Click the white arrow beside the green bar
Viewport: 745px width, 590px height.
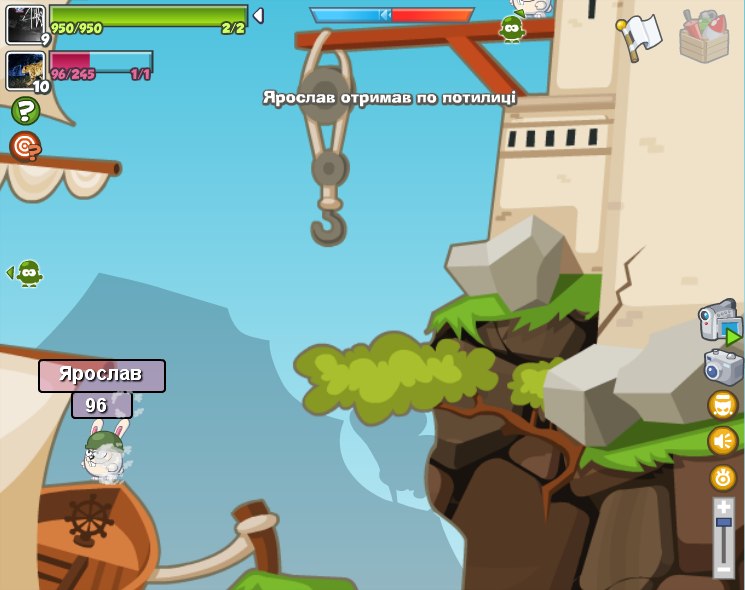(258, 15)
